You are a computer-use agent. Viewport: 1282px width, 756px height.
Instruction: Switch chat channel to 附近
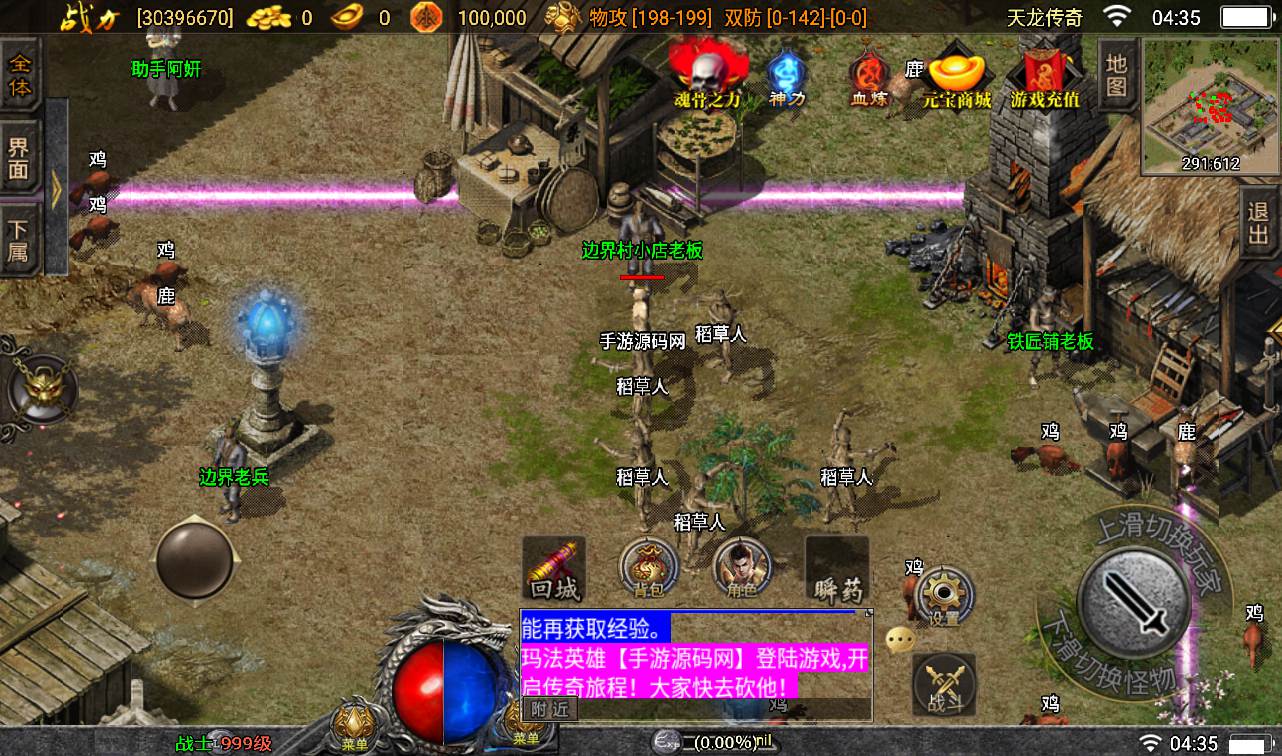549,709
